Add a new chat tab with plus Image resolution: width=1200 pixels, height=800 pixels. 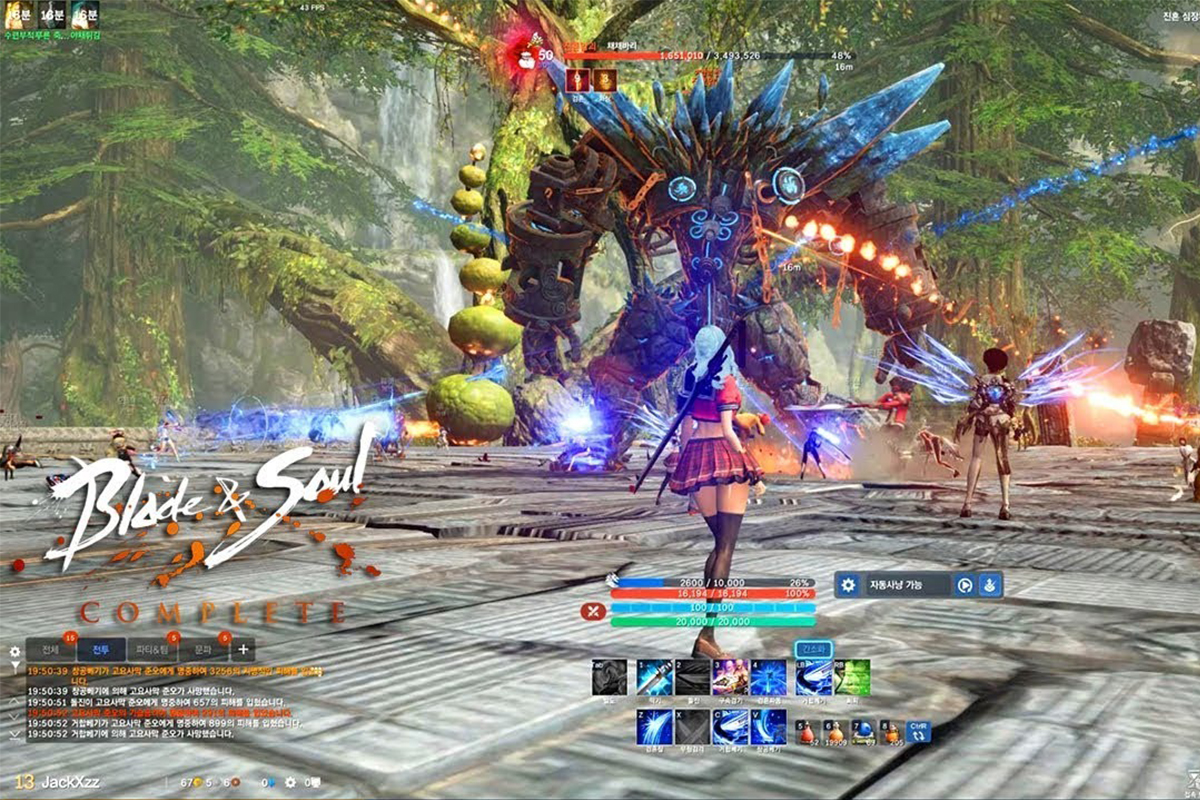(x=243, y=649)
